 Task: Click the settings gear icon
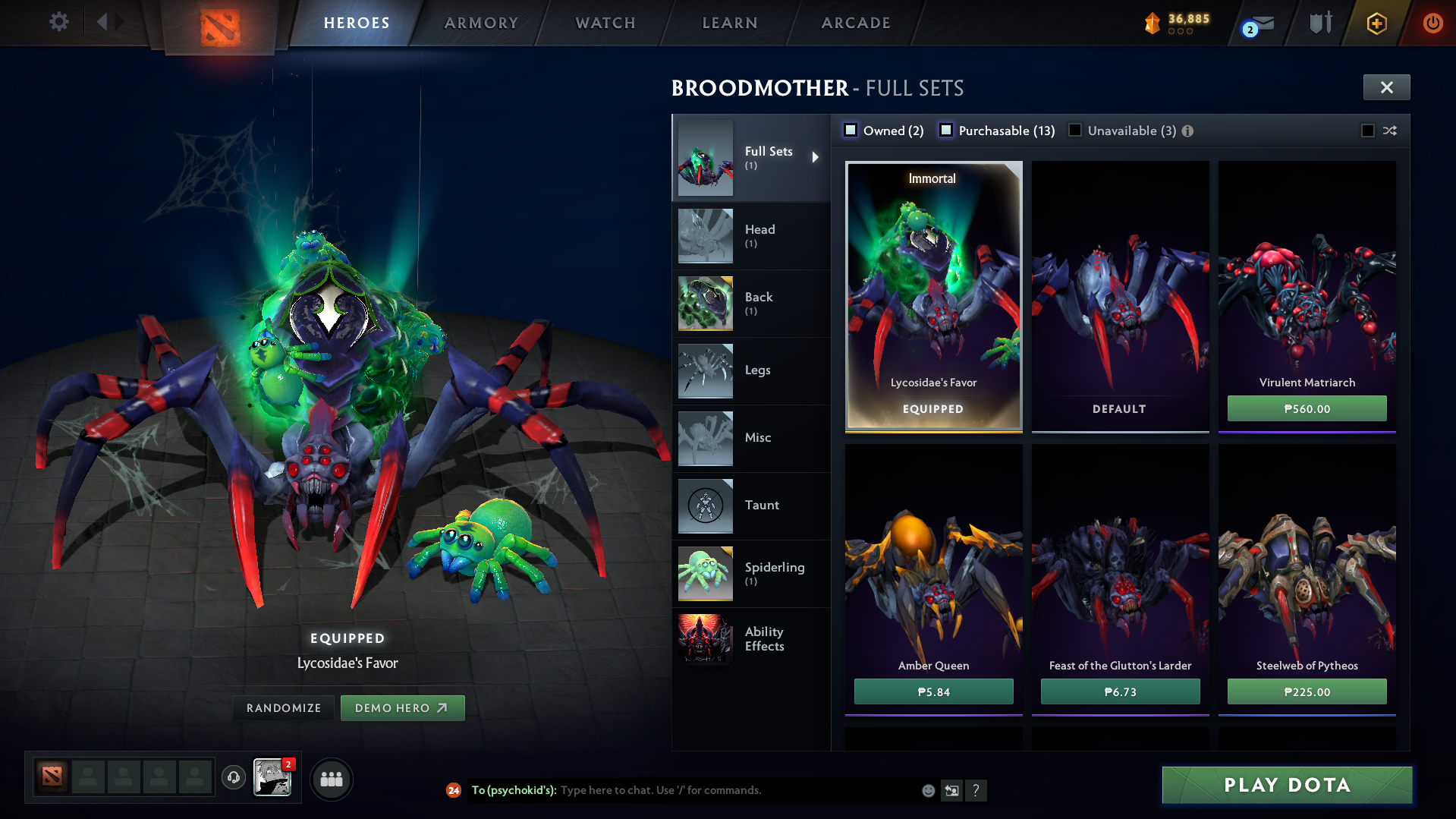(59, 22)
